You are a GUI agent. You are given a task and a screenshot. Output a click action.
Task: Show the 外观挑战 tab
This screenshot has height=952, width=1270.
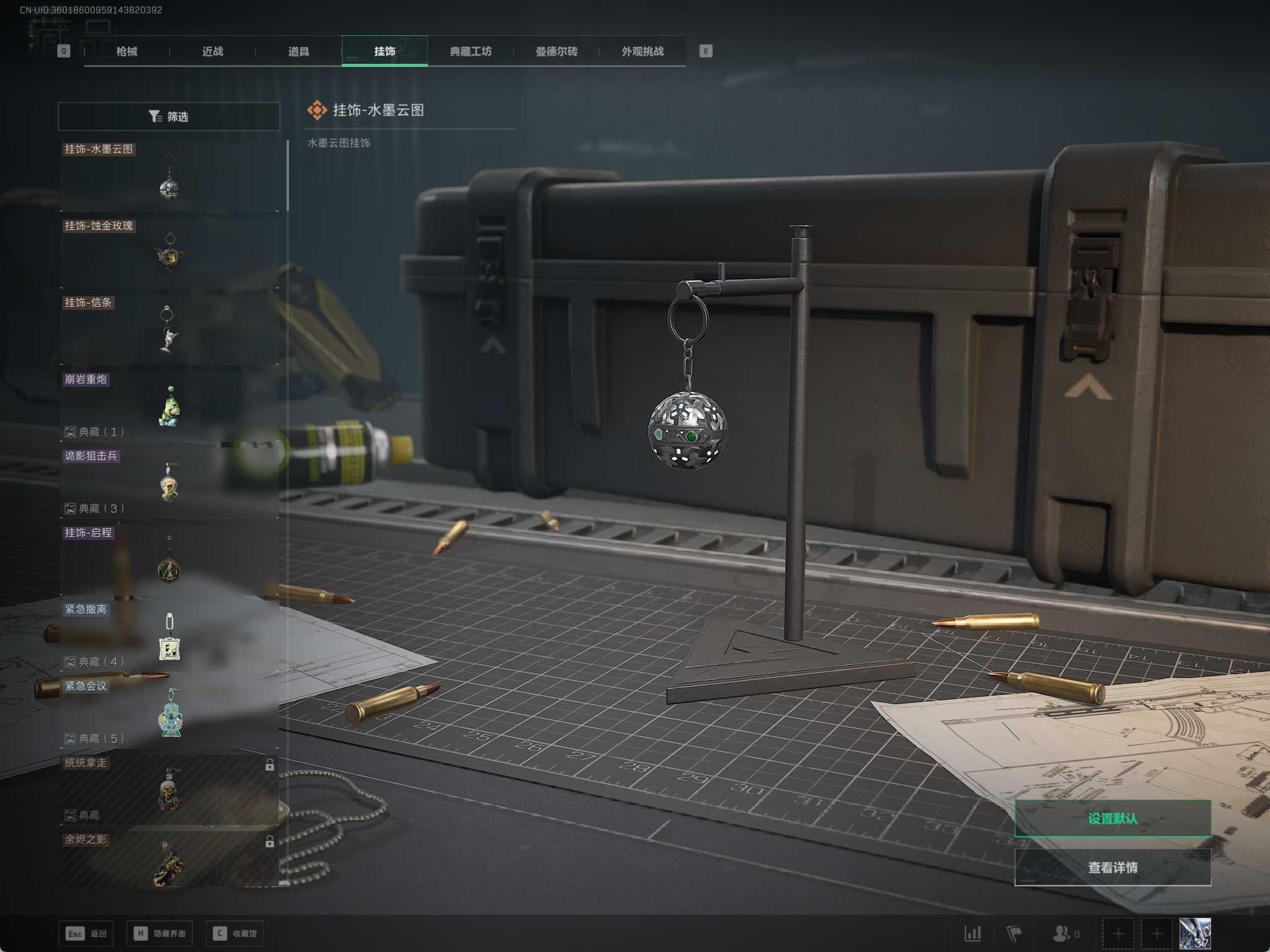[642, 51]
